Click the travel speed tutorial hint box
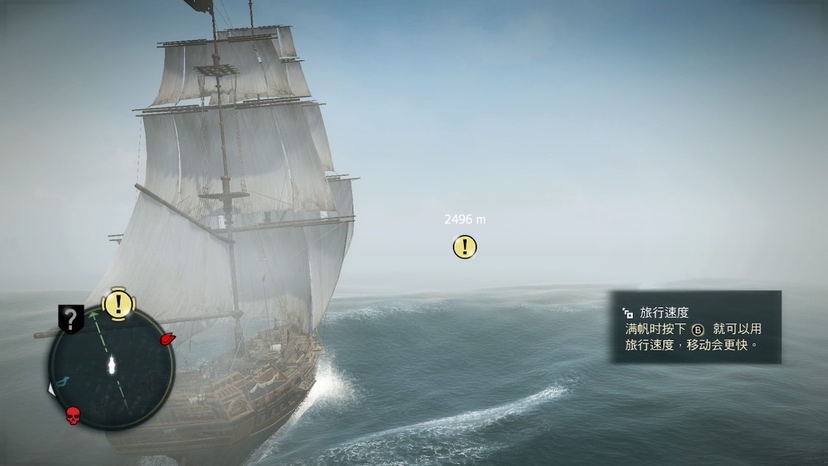This screenshot has height=466, width=828. pos(696,327)
